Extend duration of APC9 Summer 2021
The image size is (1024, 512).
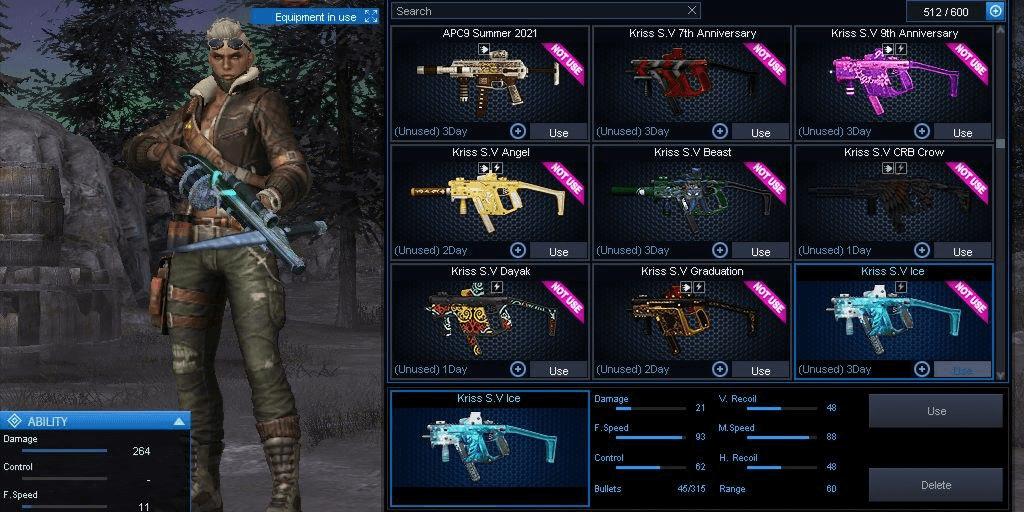(518, 131)
